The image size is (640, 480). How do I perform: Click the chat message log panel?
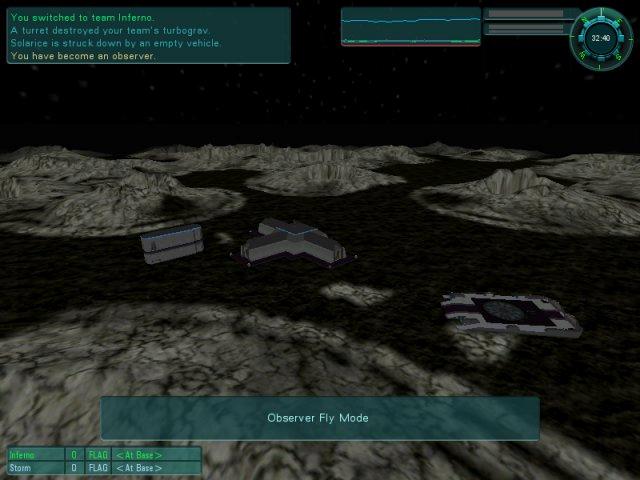[148, 36]
